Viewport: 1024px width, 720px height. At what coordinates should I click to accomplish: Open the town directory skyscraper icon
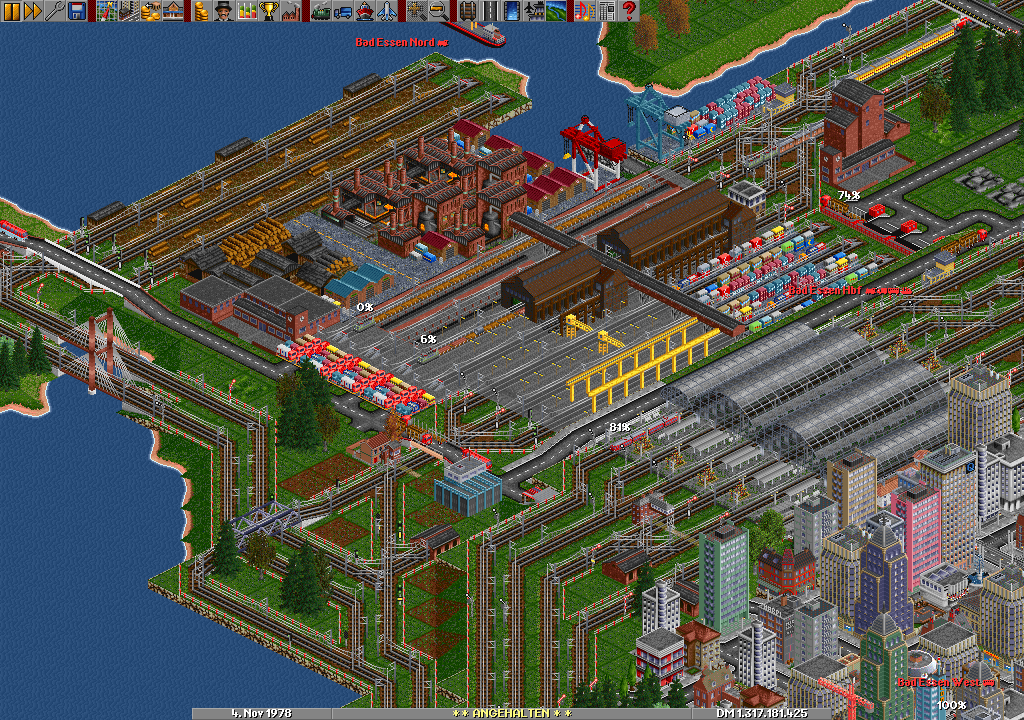point(129,11)
